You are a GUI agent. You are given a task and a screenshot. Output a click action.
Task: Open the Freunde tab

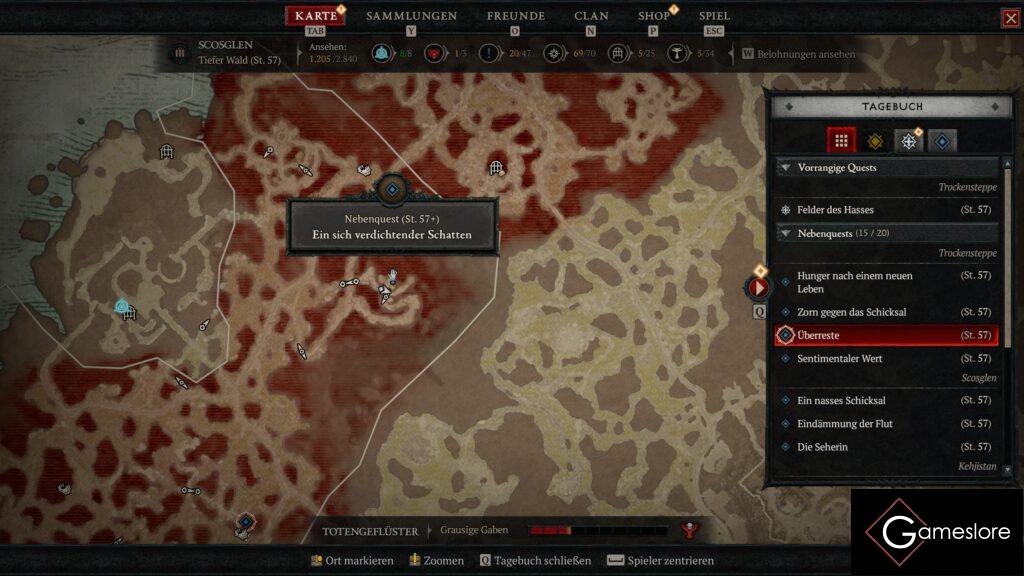515,16
